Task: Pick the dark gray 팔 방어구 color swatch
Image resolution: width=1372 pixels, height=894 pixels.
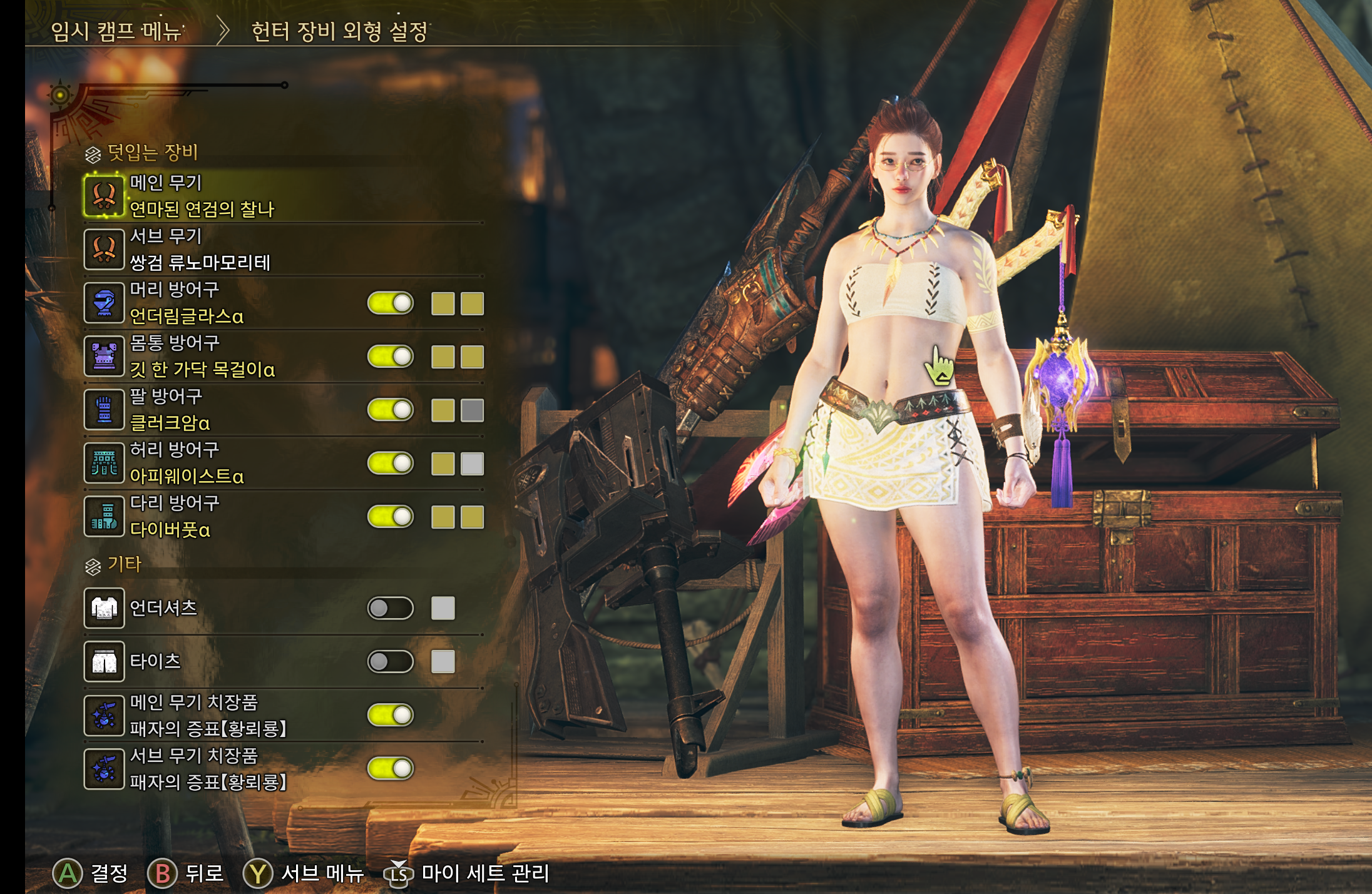Action: pyautogui.click(x=472, y=410)
